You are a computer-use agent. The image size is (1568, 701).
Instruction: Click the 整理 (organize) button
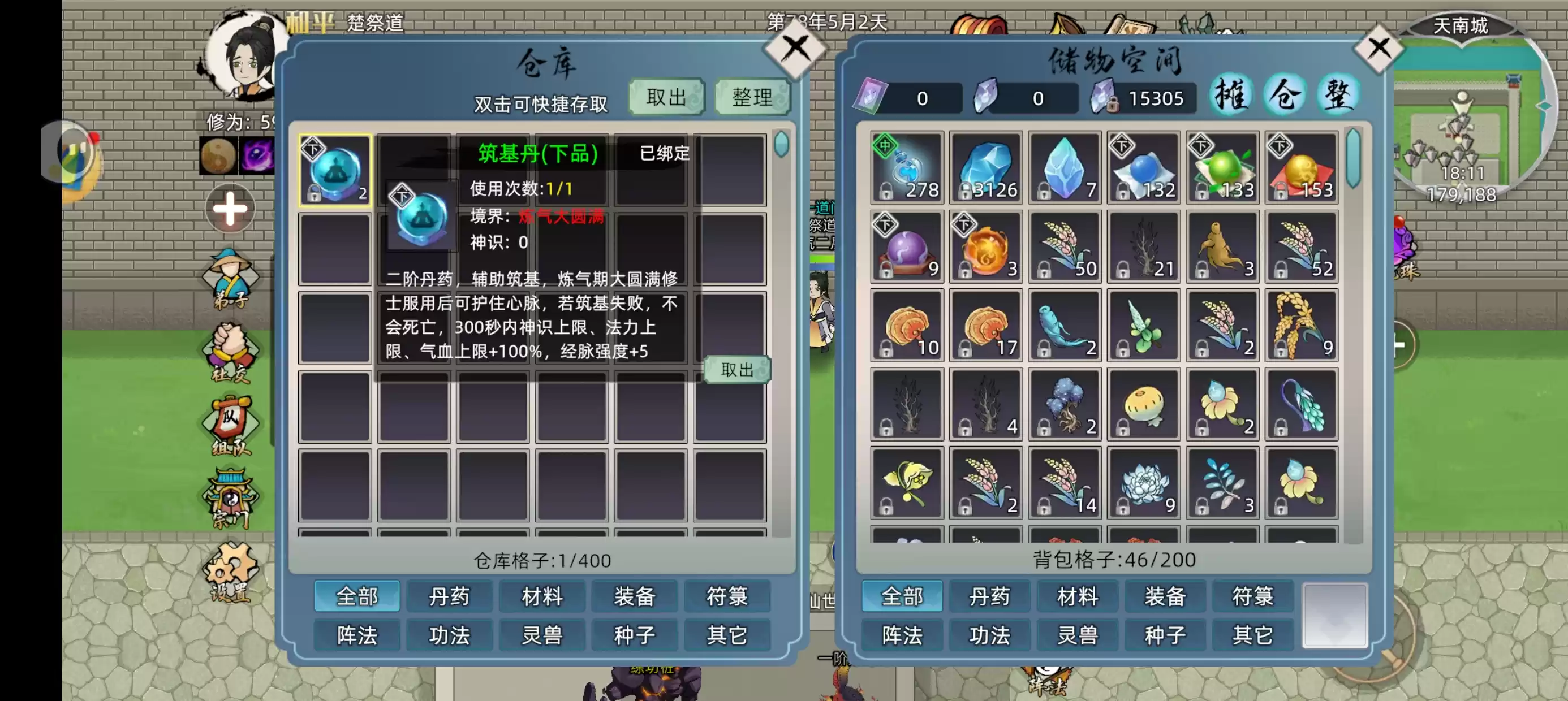pos(752,96)
